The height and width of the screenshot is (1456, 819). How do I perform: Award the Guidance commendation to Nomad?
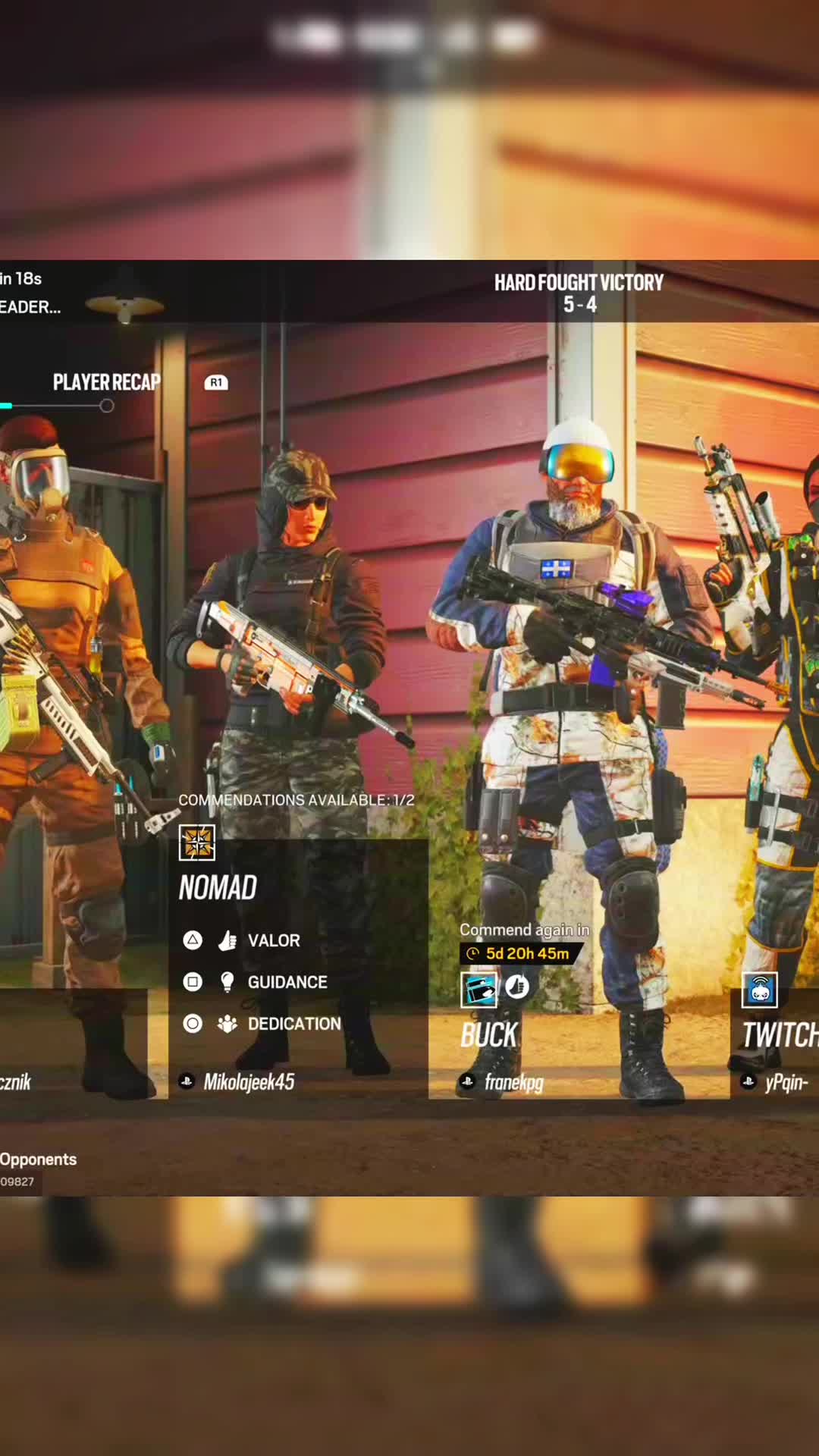click(287, 982)
